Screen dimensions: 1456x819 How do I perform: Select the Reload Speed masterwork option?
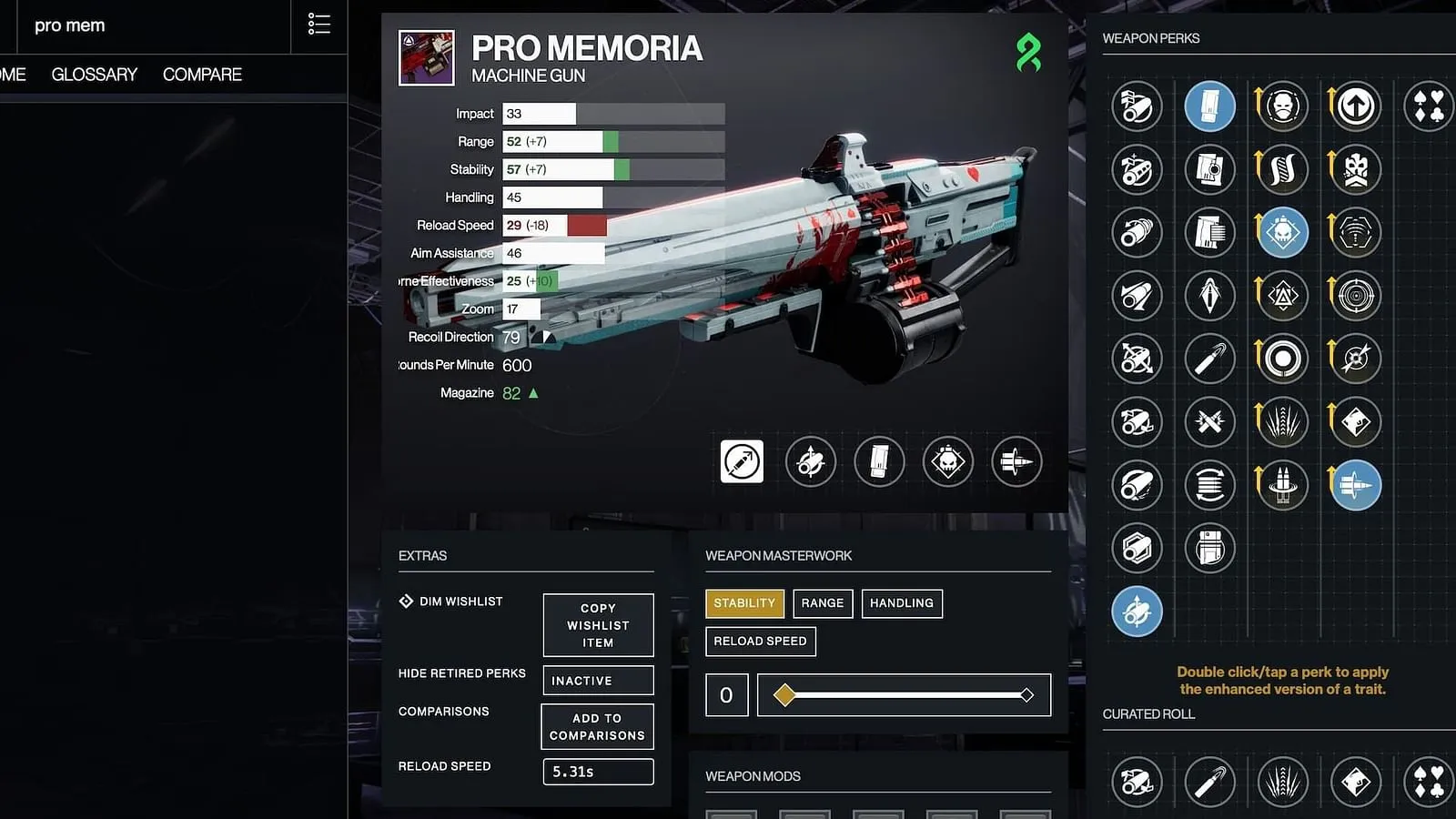pyautogui.click(x=761, y=641)
